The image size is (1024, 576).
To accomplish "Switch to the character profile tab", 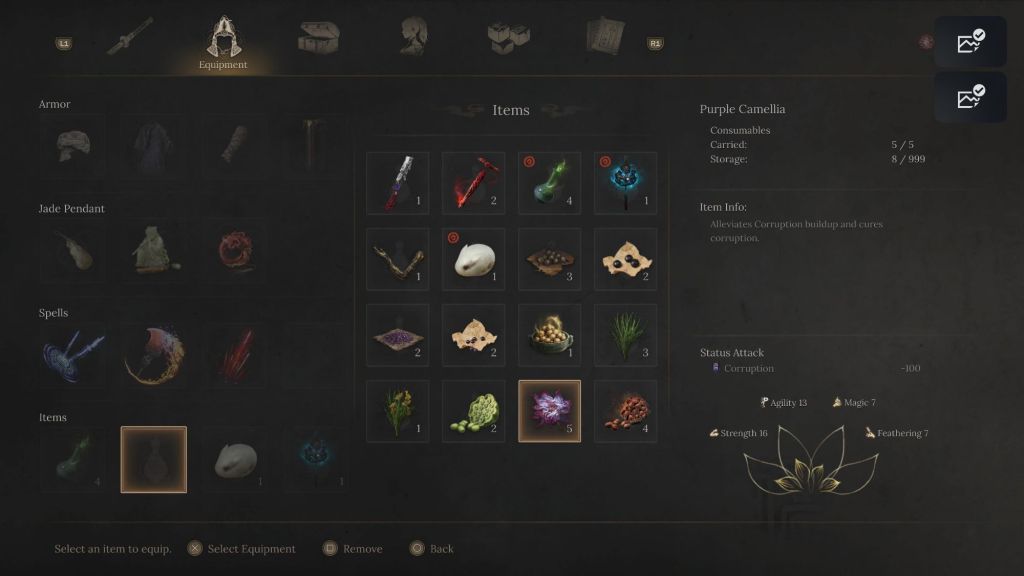I will click(x=415, y=38).
